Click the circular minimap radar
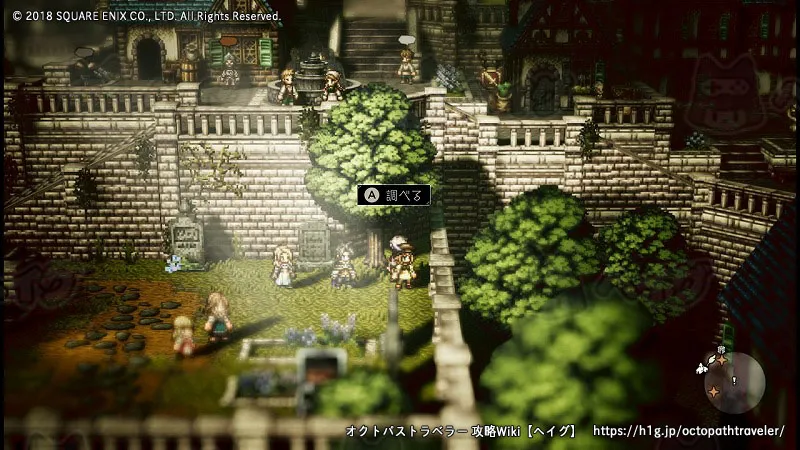The height and width of the screenshot is (450, 800). click(x=735, y=382)
